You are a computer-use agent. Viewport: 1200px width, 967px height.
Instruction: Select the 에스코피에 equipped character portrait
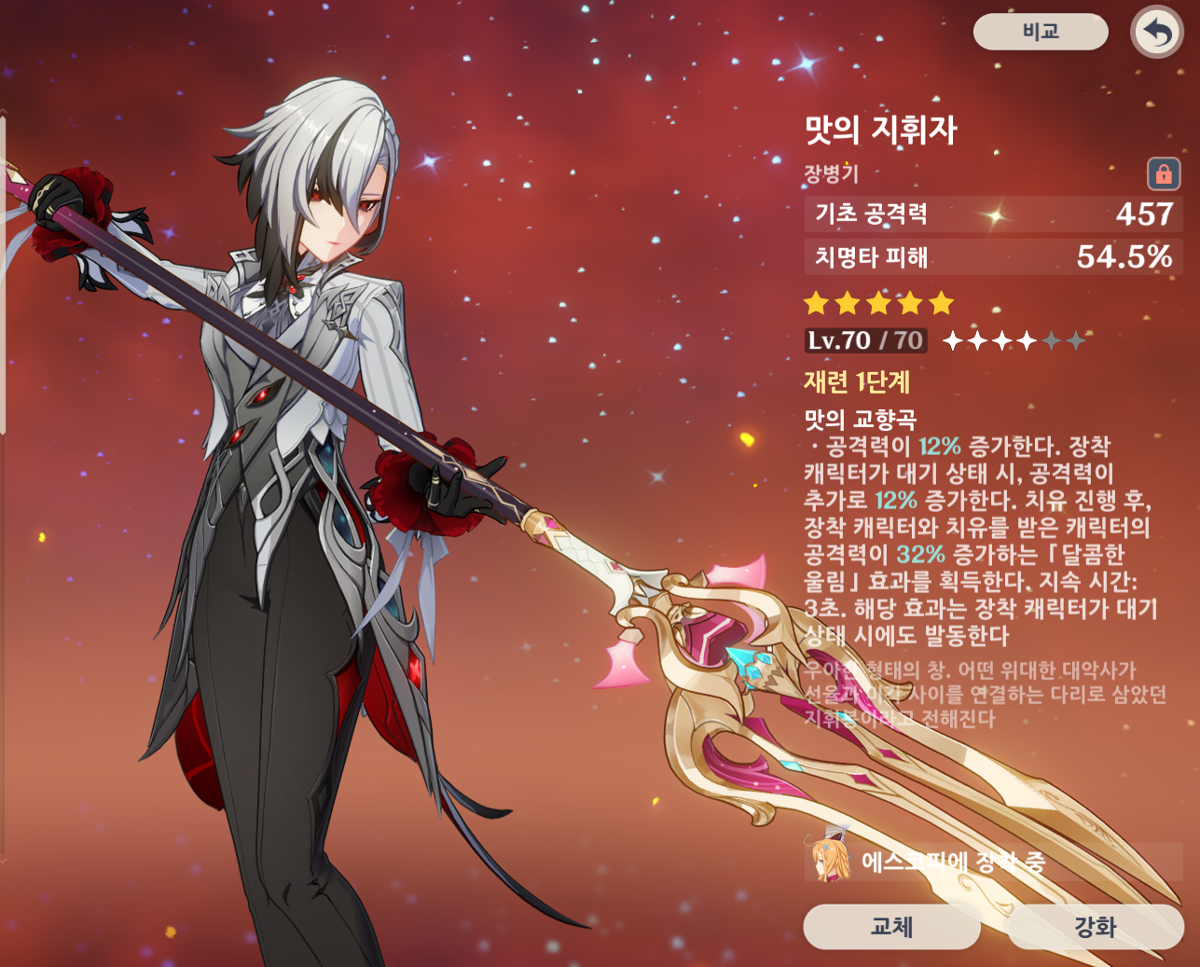[830, 860]
